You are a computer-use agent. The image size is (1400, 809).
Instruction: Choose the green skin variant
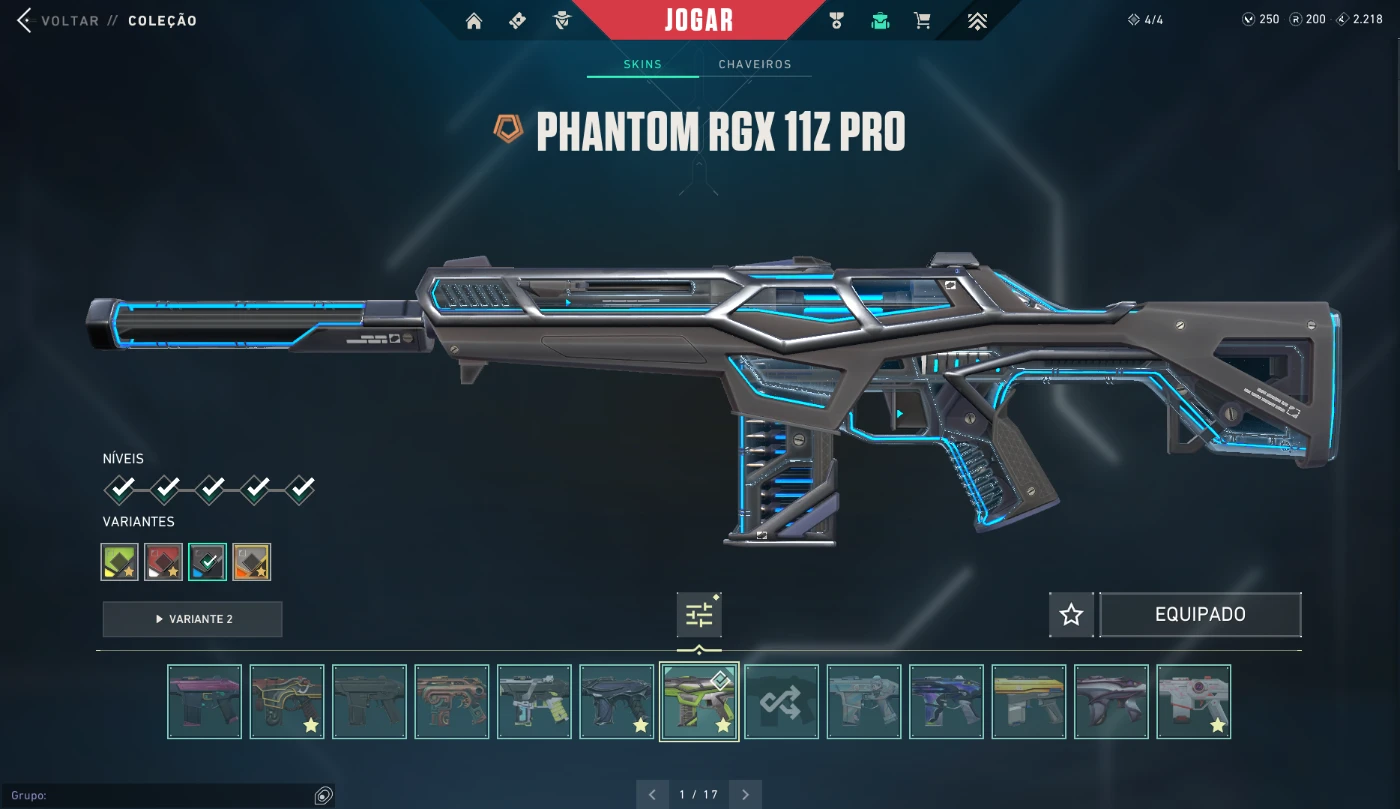(120, 562)
